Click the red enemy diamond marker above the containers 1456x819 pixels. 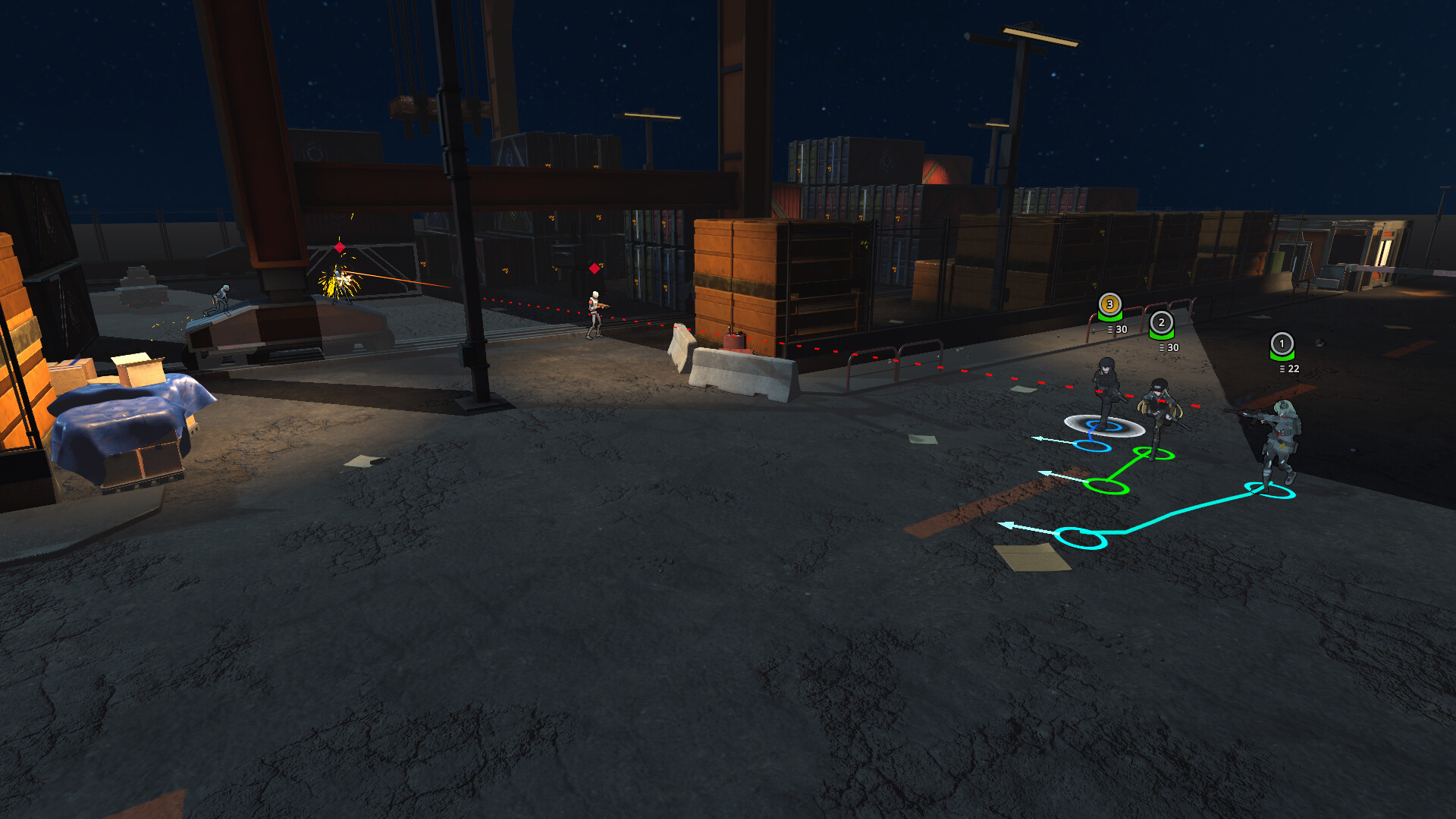(595, 268)
